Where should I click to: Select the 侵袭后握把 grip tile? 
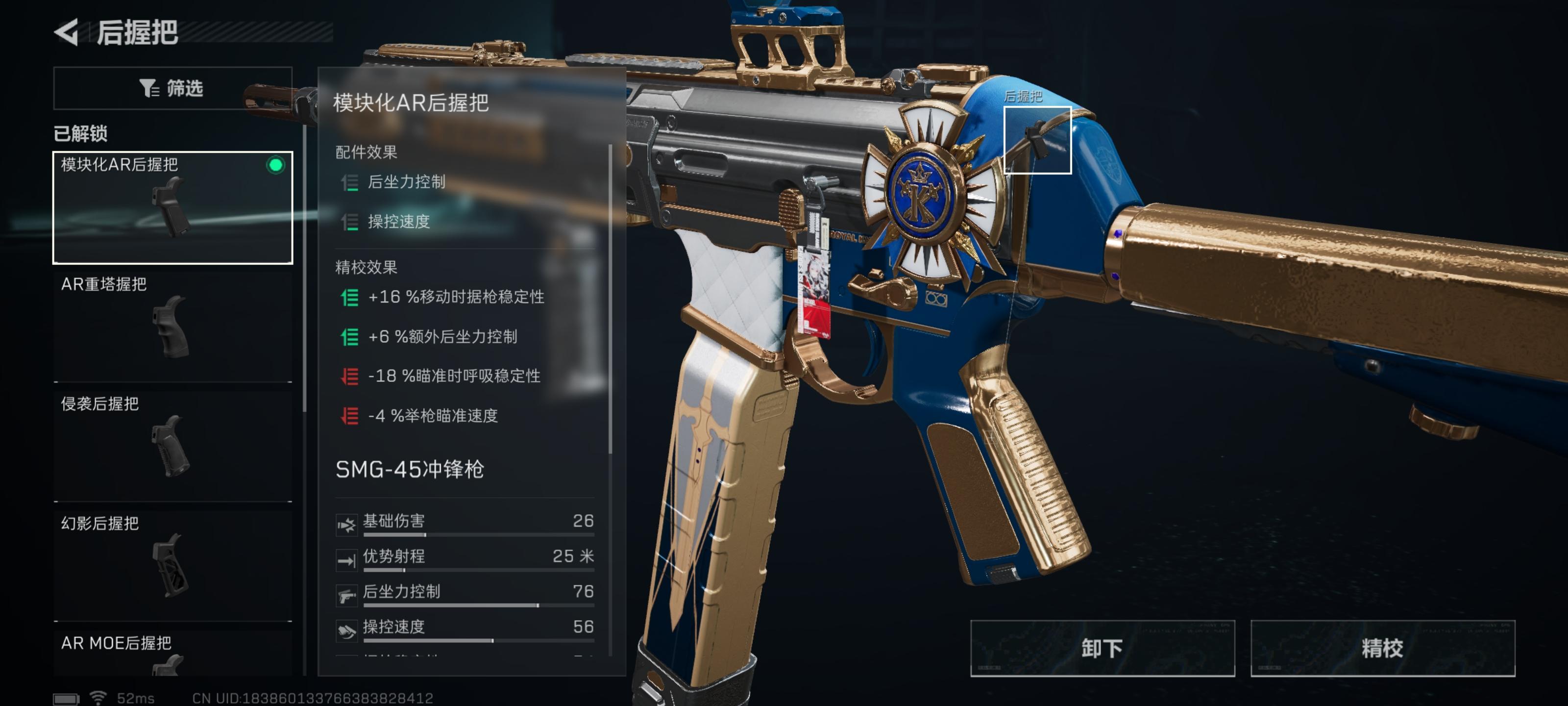[x=172, y=445]
